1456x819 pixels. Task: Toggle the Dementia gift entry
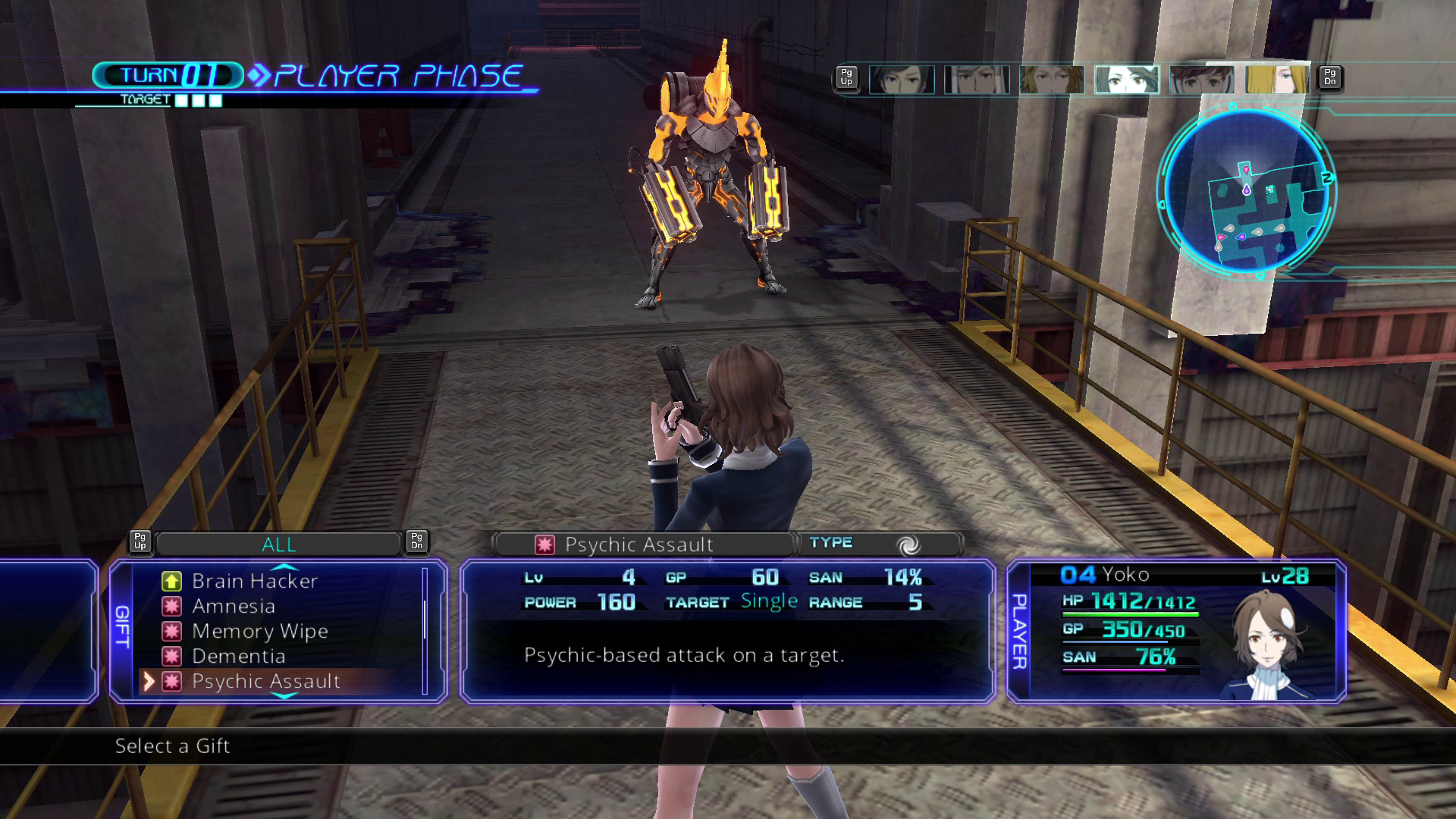(237, 656)
